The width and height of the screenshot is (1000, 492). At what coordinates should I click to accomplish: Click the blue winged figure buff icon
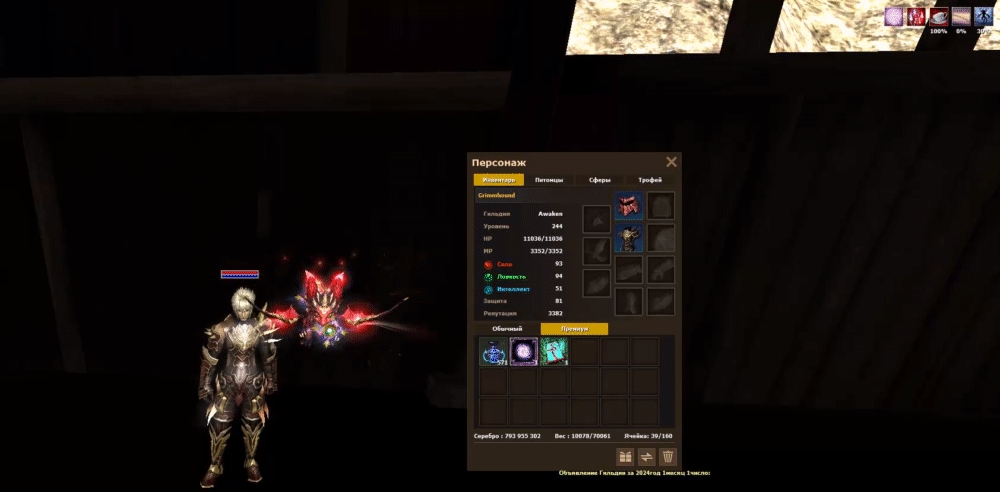coord(983,16)
